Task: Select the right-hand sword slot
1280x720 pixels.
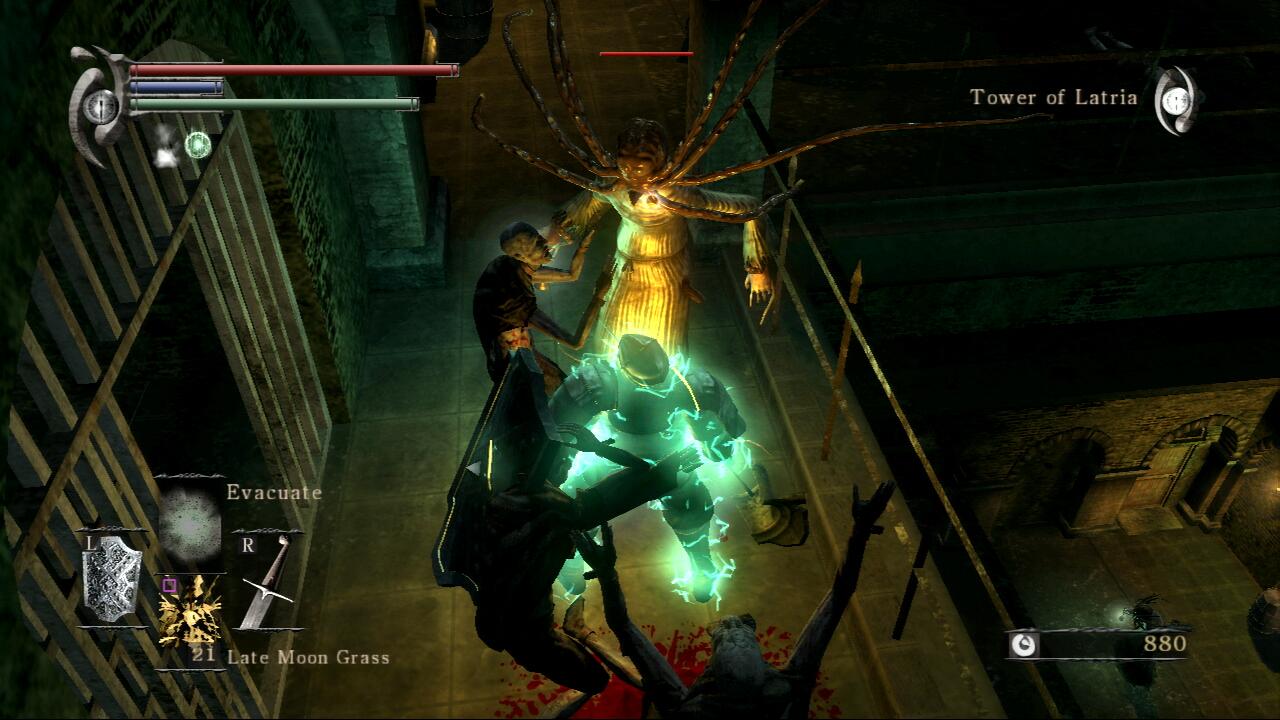Action: 267,583
